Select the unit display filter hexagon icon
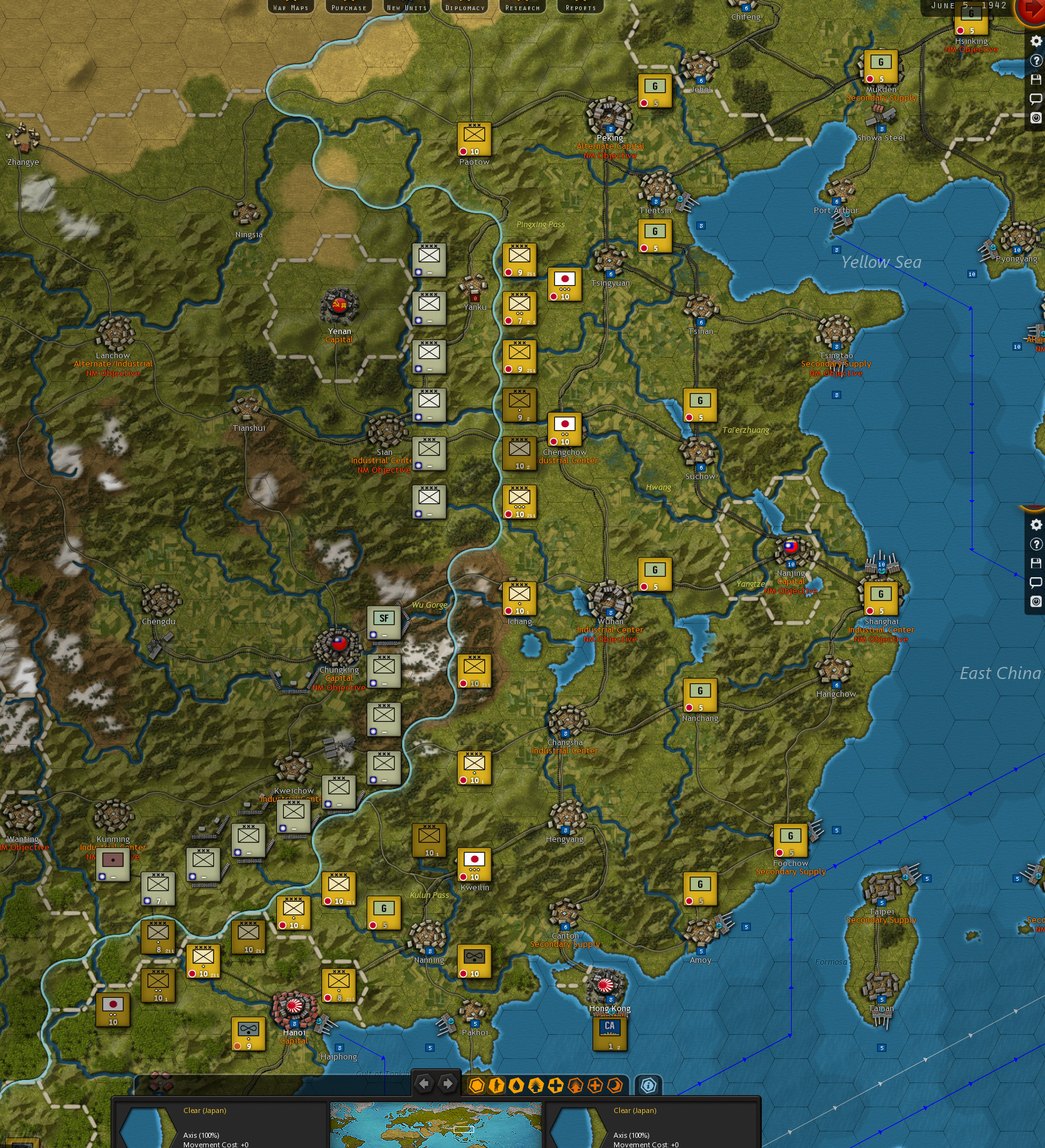This screenshot has height=1148, width=1045. click(x=476, y=1085)
